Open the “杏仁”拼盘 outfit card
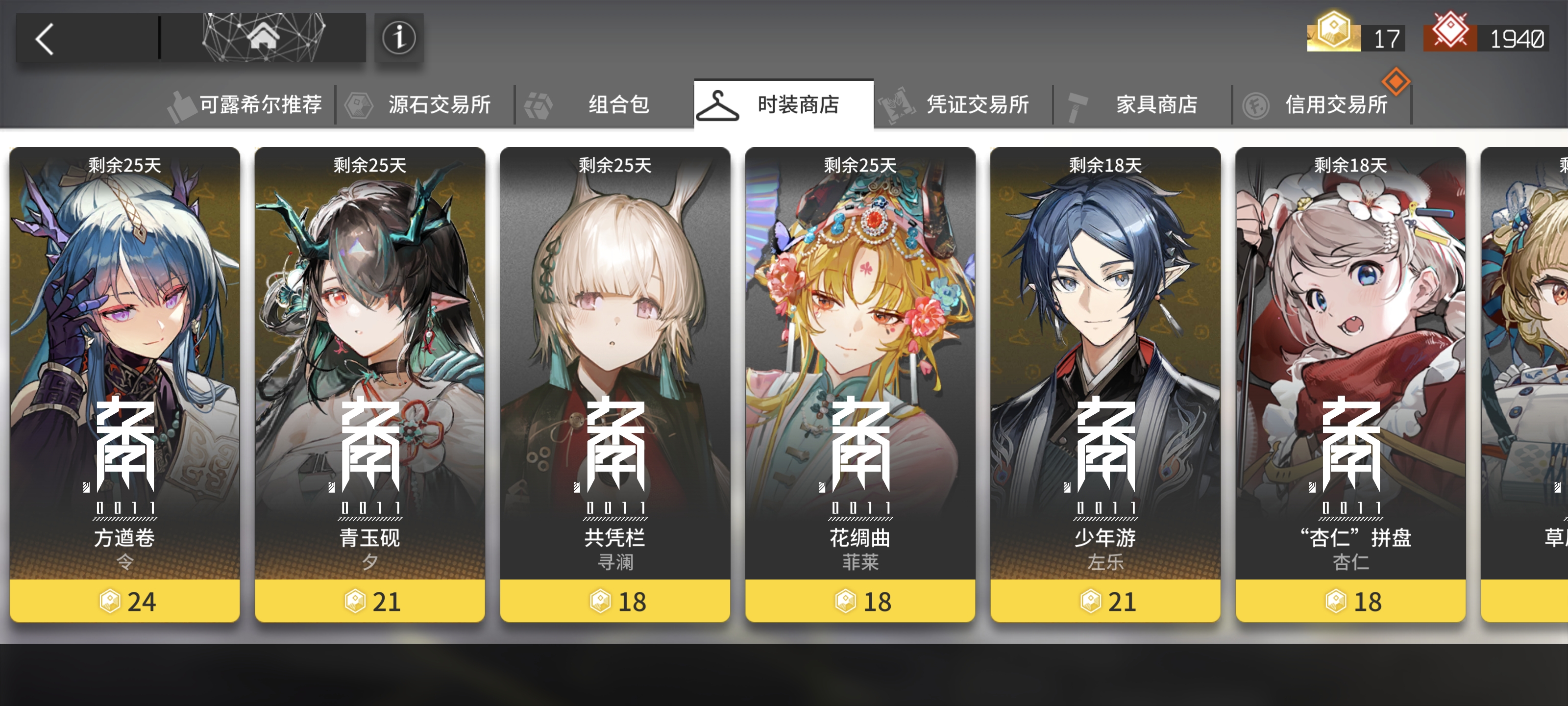This screenshot has height=706, width=1568. 1351,384
